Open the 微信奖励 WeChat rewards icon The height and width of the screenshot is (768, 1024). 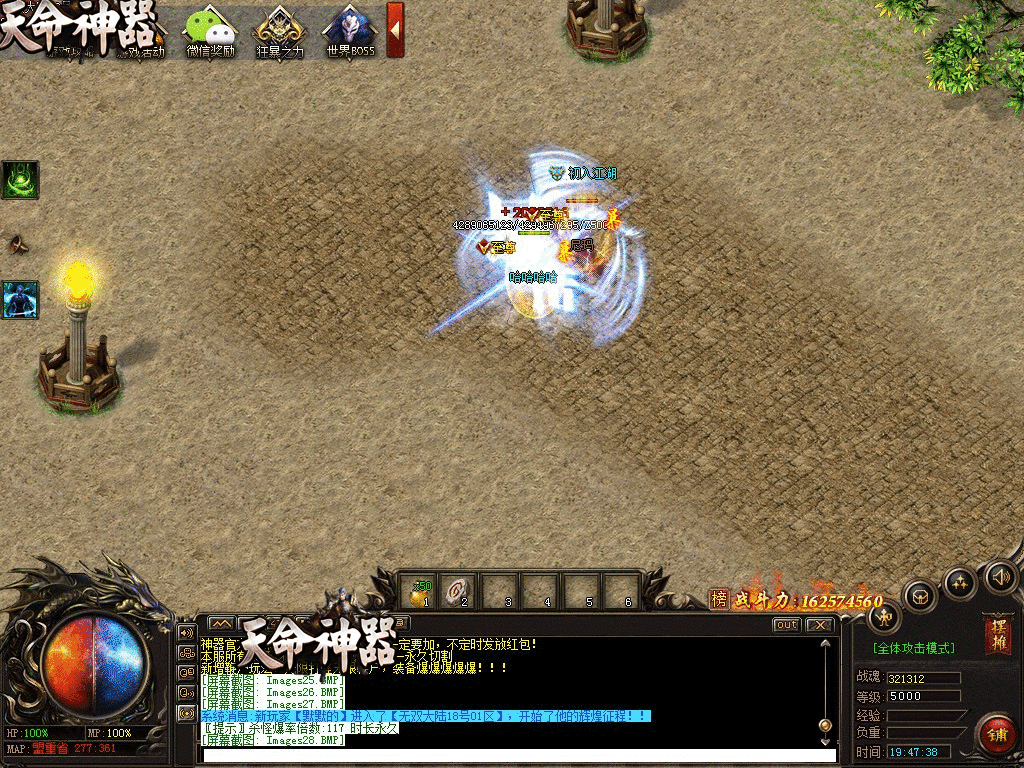(210, 30)
